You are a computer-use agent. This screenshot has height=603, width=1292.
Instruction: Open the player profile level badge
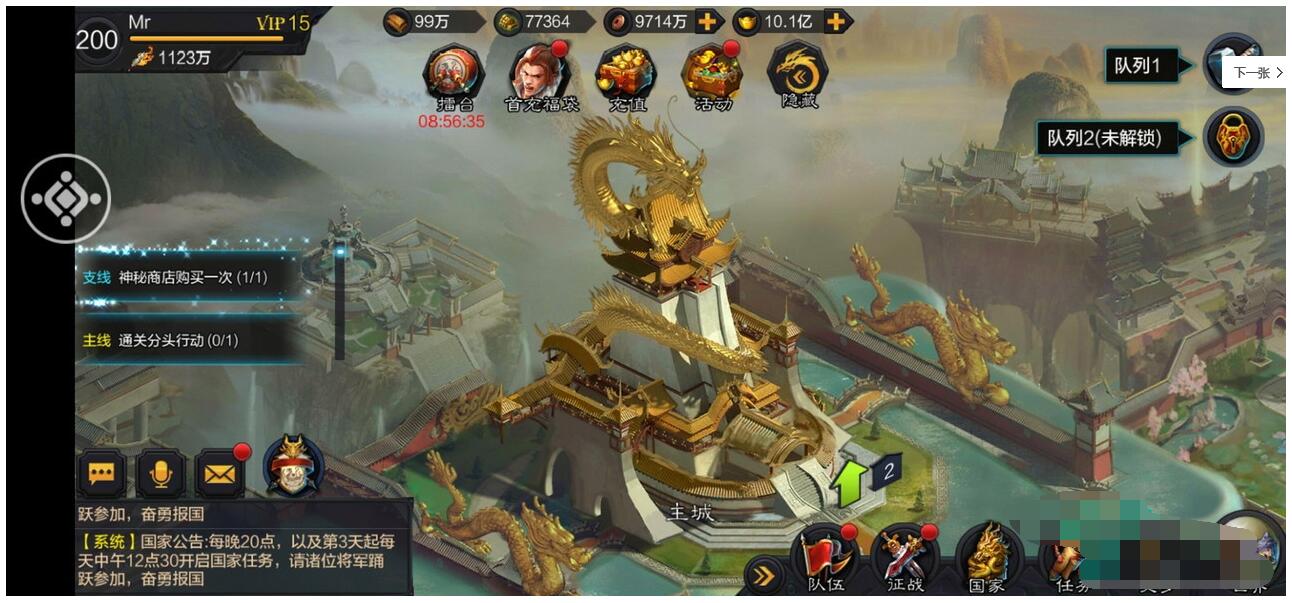(x=97, y=41)
